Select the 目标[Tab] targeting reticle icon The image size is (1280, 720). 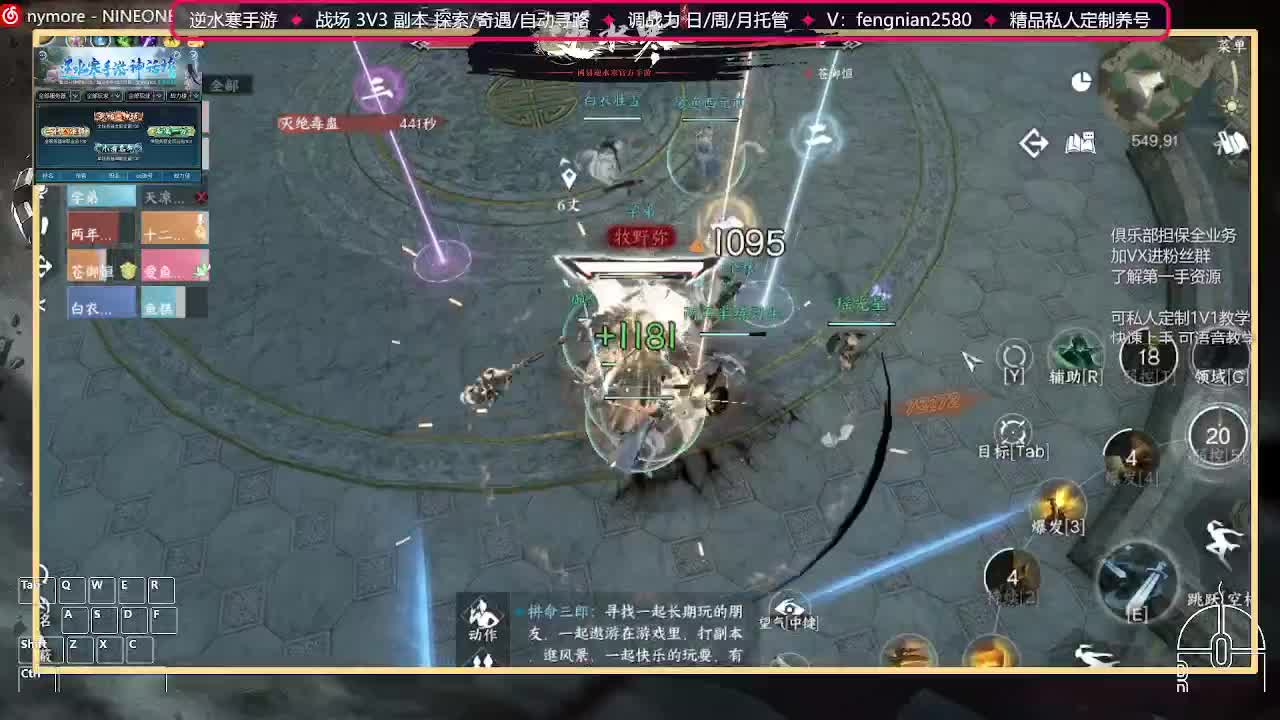click(x=1014, y=430)
